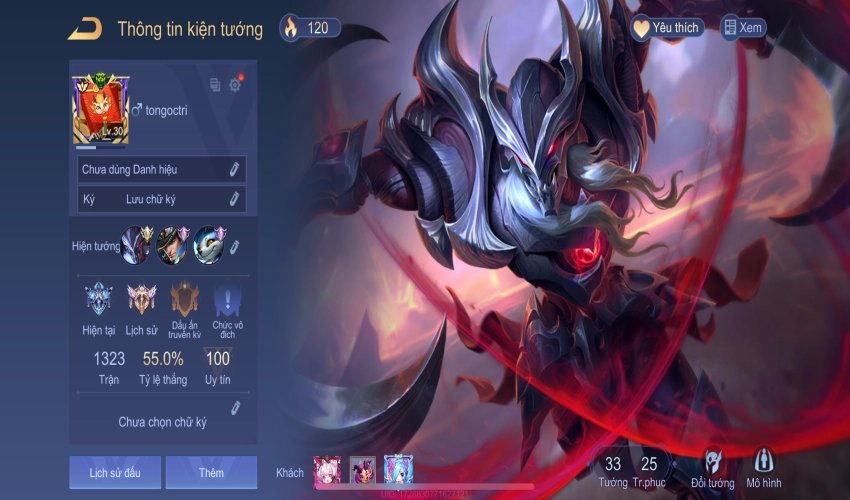Edit the Lưu chữ ký signature field
Screen dimensions: 850x500
(234, 199)
